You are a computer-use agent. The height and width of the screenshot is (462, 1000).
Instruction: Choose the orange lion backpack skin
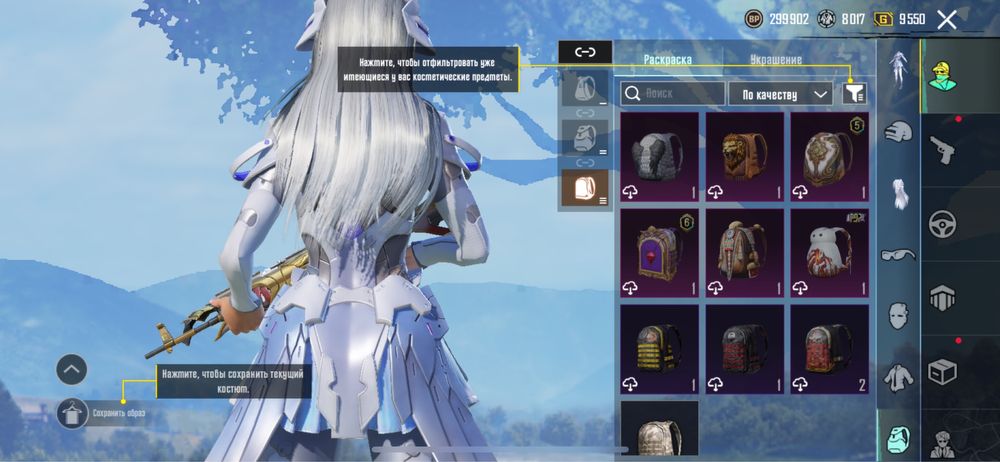pos(744,156)
